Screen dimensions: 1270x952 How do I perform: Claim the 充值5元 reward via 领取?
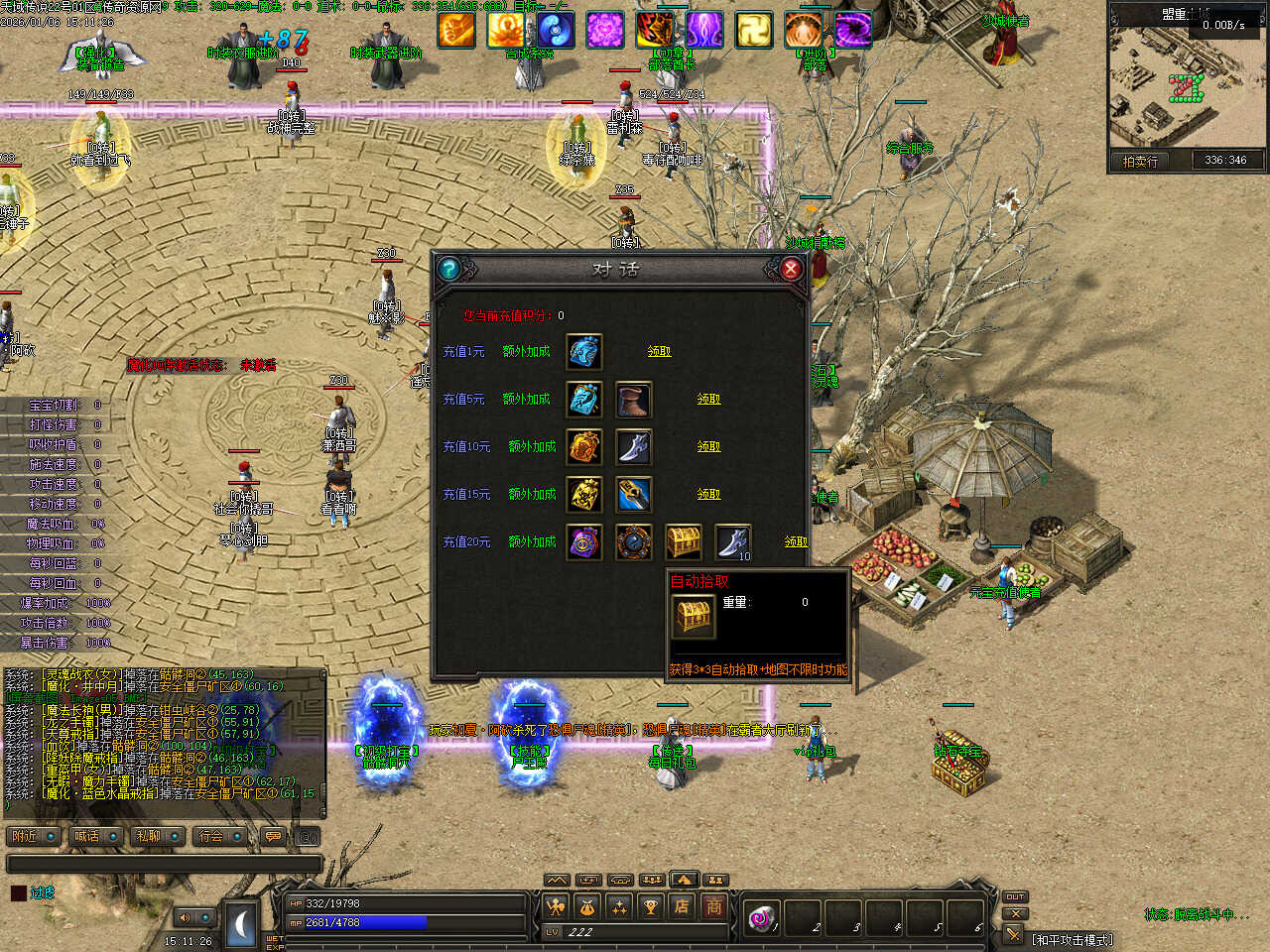[708, 399]
